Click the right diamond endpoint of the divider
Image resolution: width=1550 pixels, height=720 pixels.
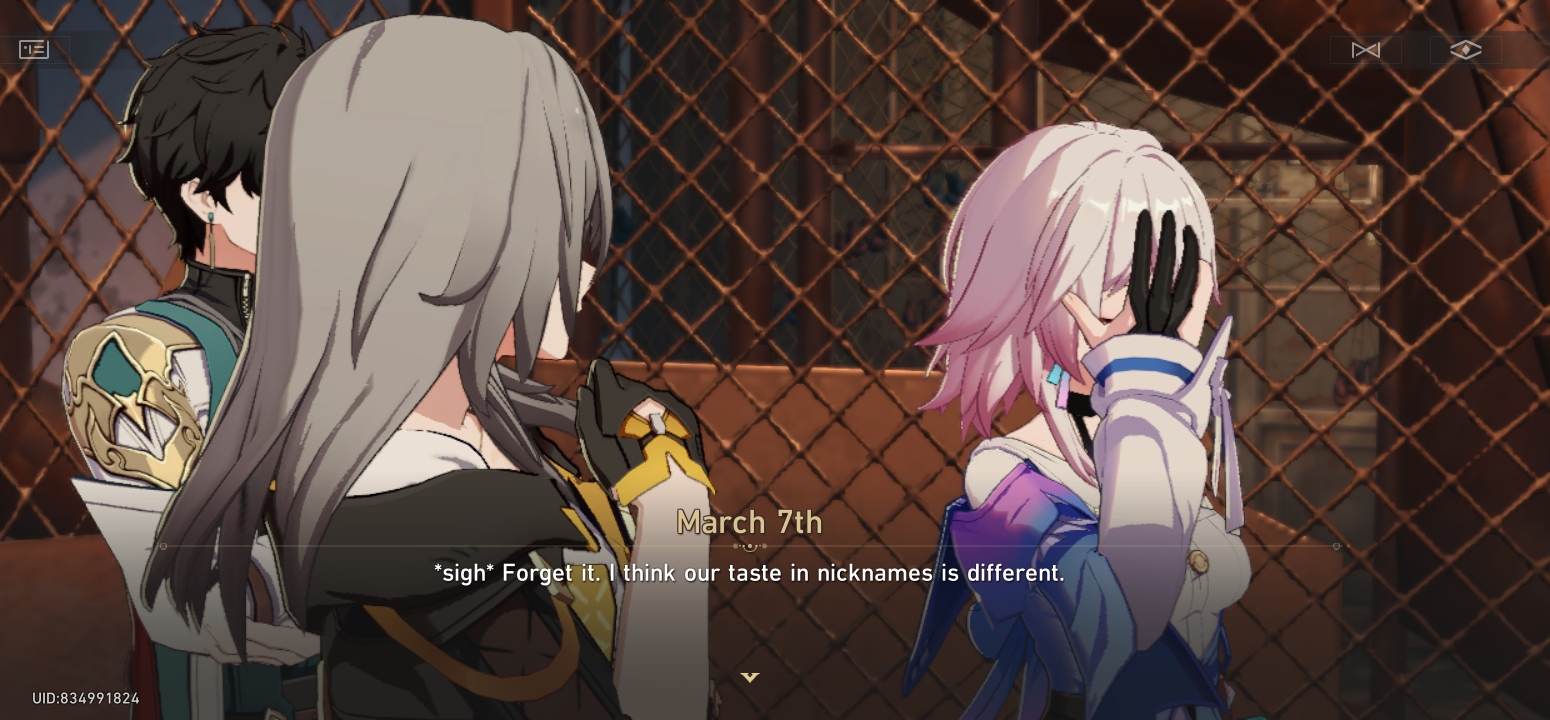[x=1336, y=546]
